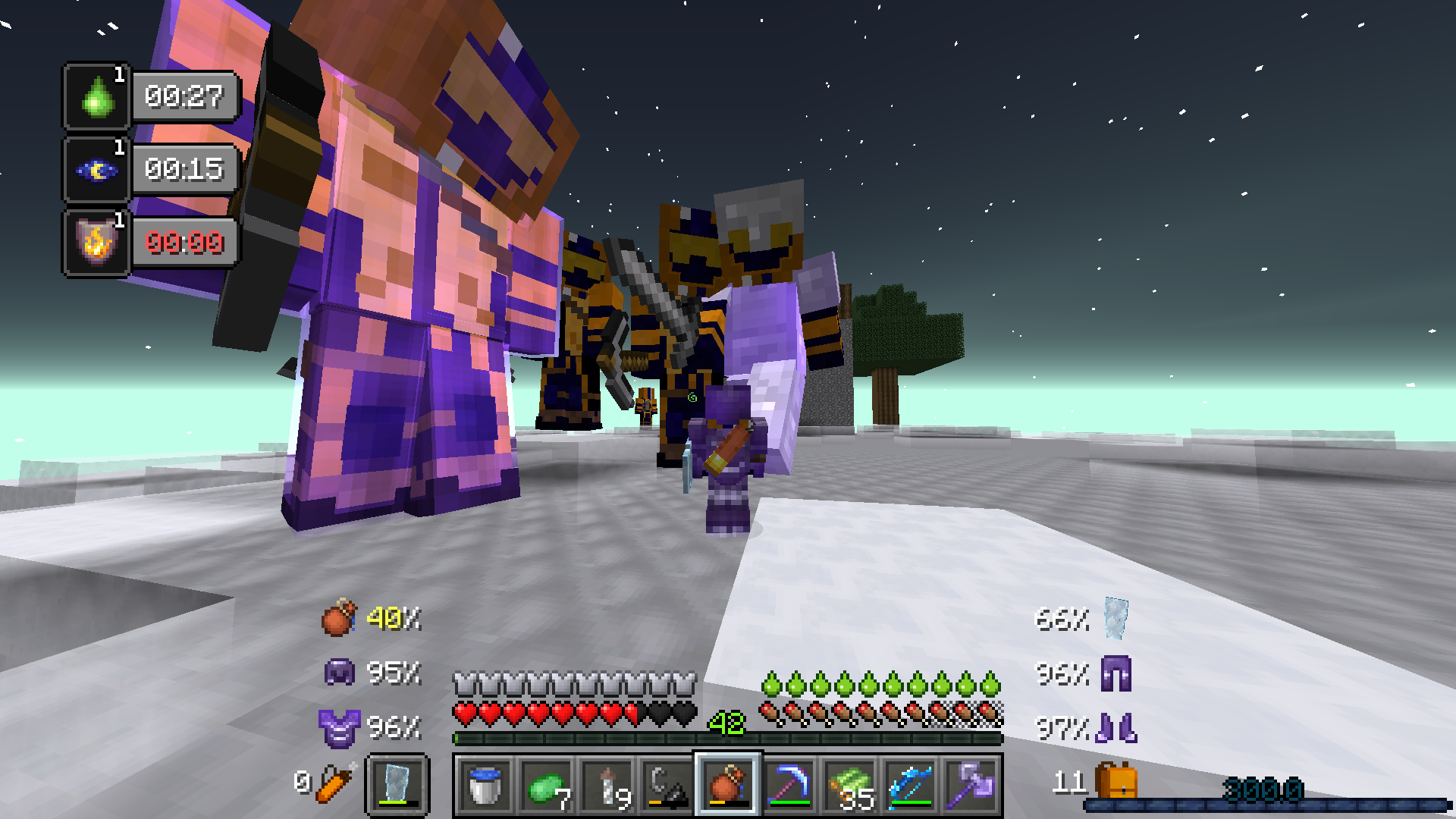Select the bone item showing count 9
This screenshot has height=819, width=1456.
[608, 785]
